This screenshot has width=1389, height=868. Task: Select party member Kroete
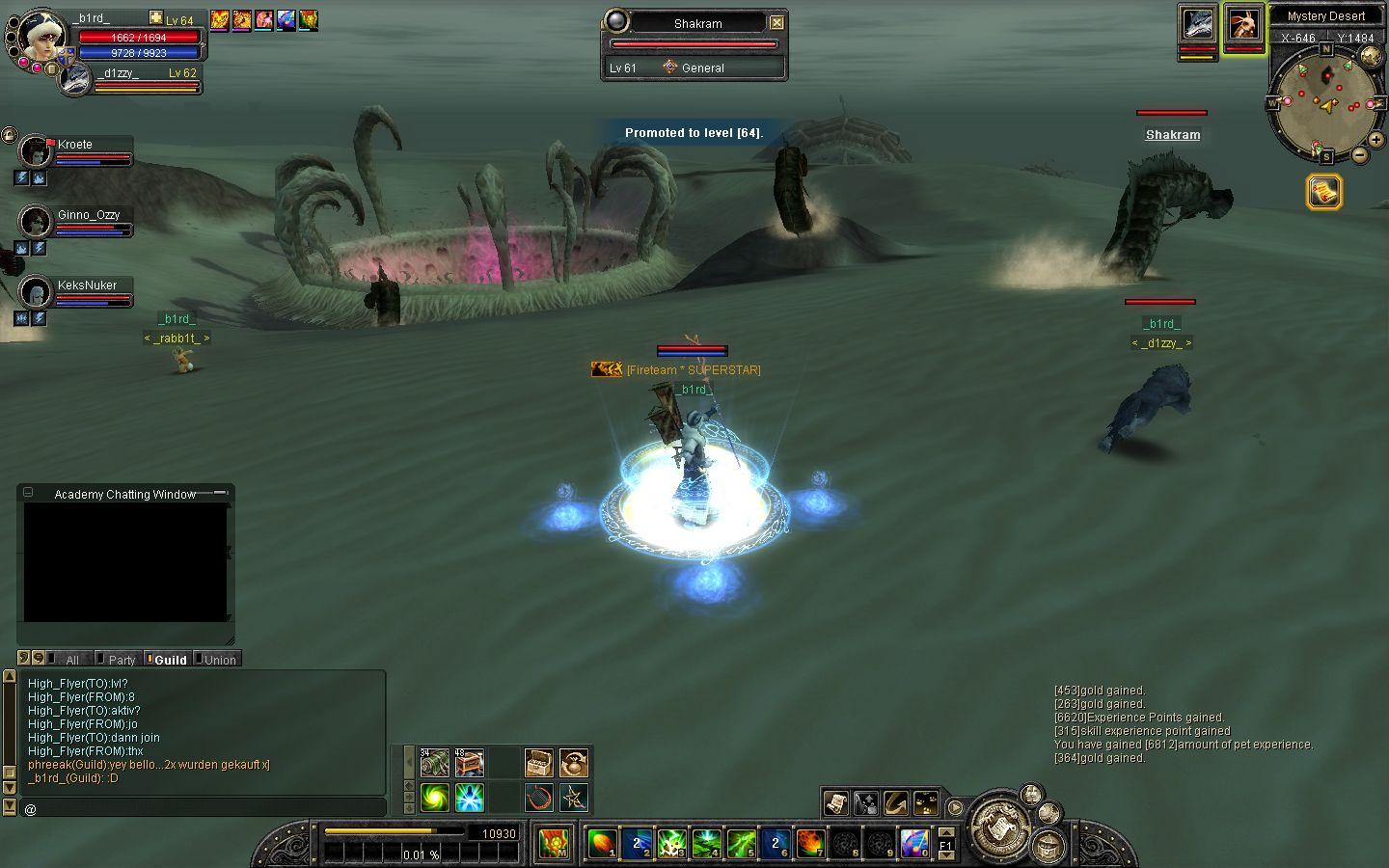75,145
